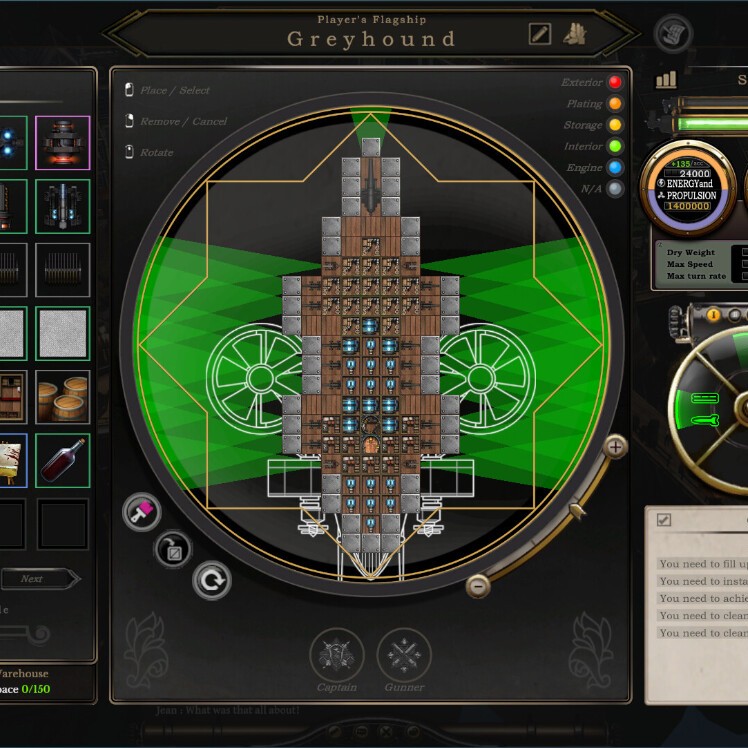
Task: Open the ship icon beside the rename pencil
Action: (573, 34)
